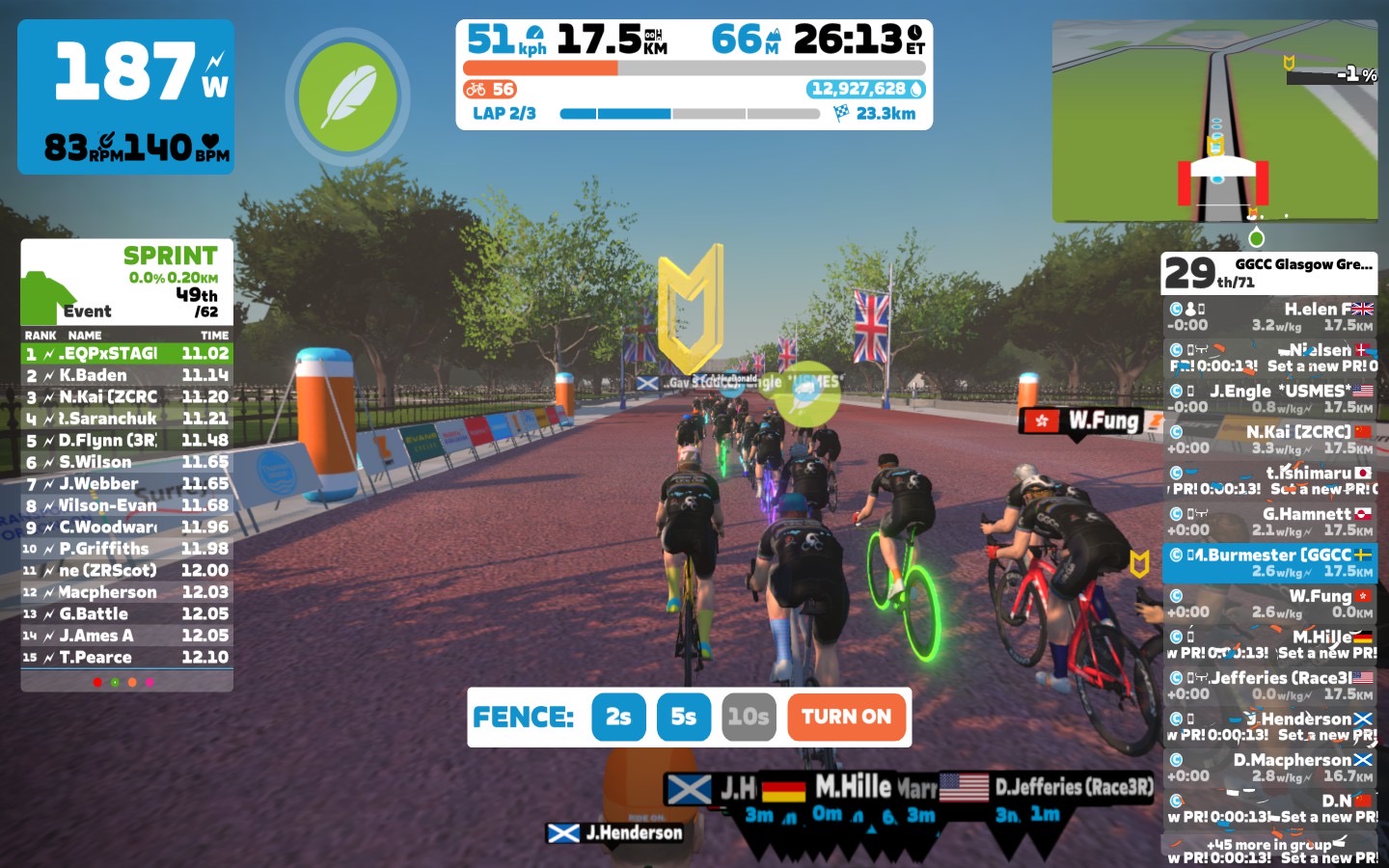The height and width of the screenshot is (868, 1389).
Task: Pick D.Flynn in the sprint rankings
Action: click(x=126, y=440)
